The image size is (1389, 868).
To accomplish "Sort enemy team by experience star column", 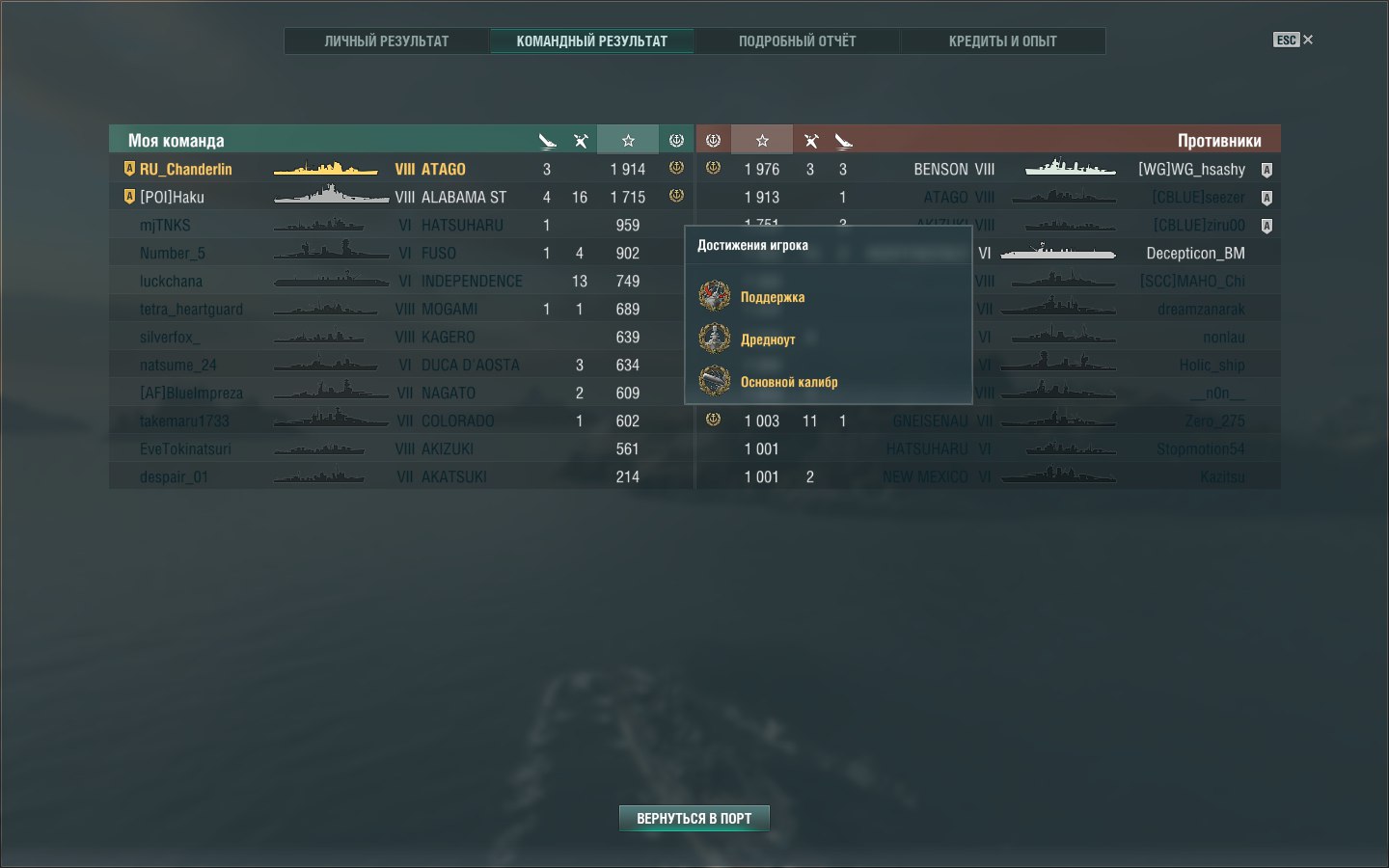I will coord(762,141).
